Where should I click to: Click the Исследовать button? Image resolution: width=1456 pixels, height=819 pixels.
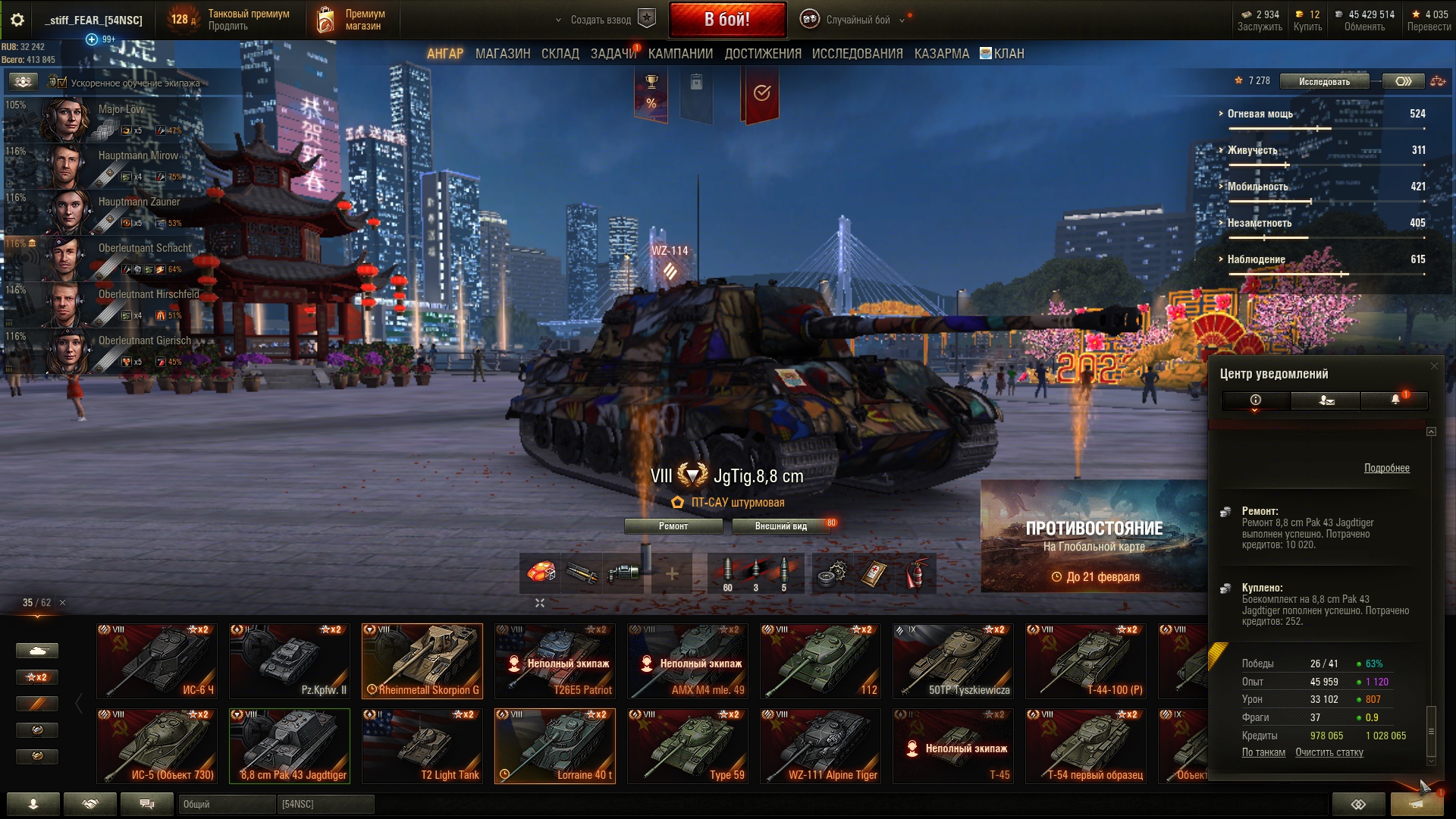[1324, 81]
